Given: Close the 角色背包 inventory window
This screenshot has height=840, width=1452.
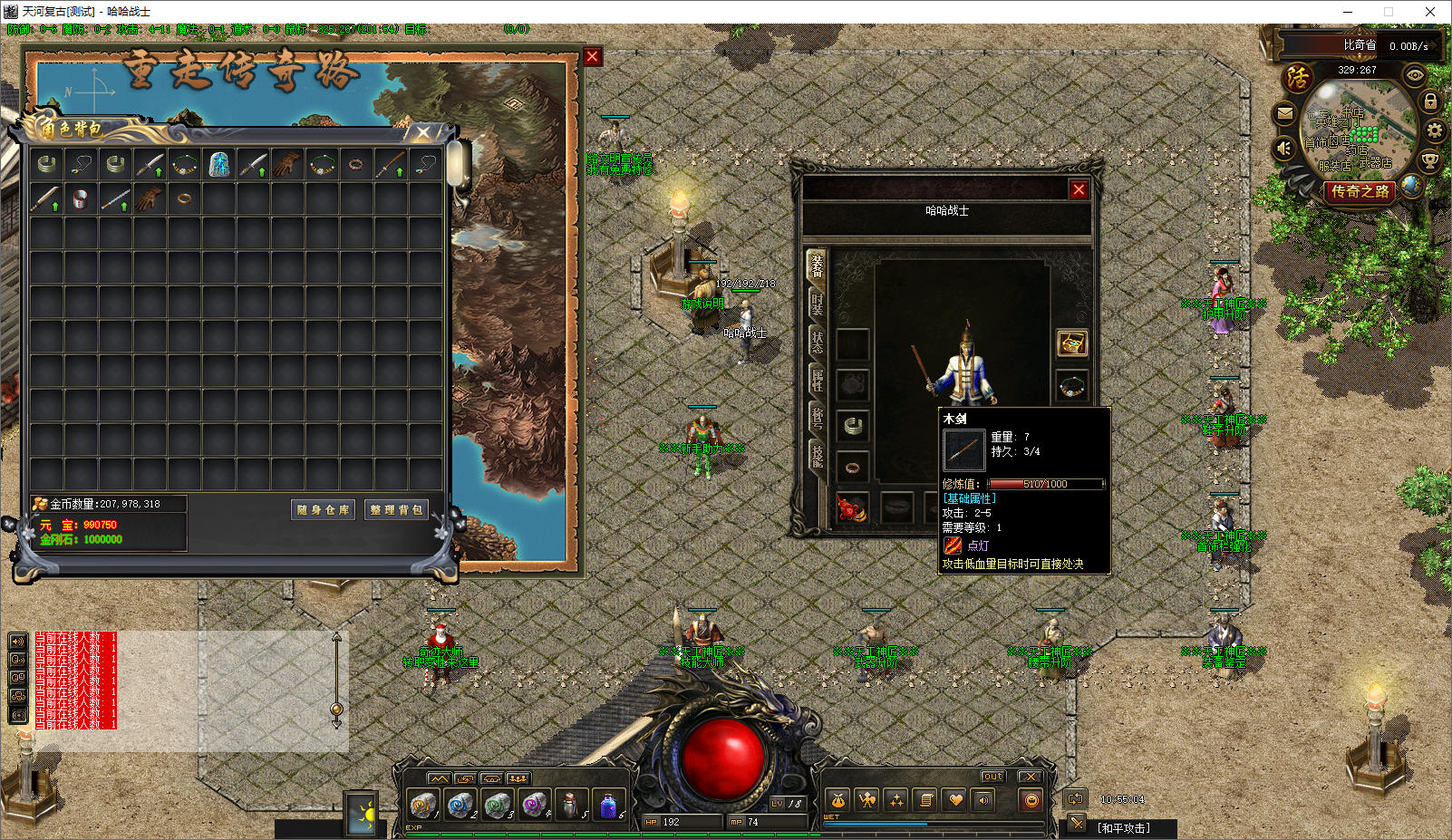Looking at the screenshot, I should click(x=423, y=132).
